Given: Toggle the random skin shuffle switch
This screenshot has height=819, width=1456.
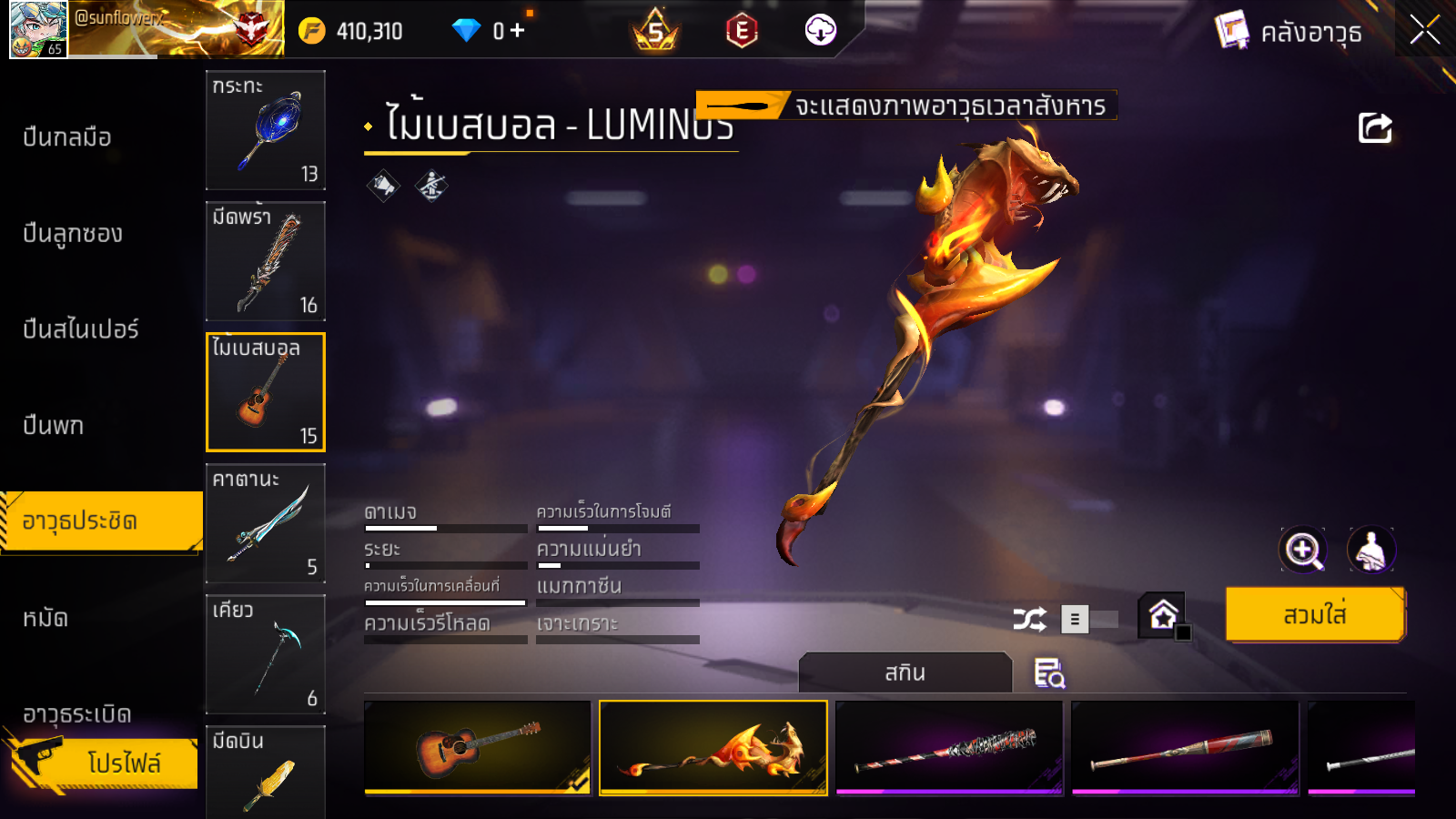Looking at the screenshot, I should [x=1090, y=620].
